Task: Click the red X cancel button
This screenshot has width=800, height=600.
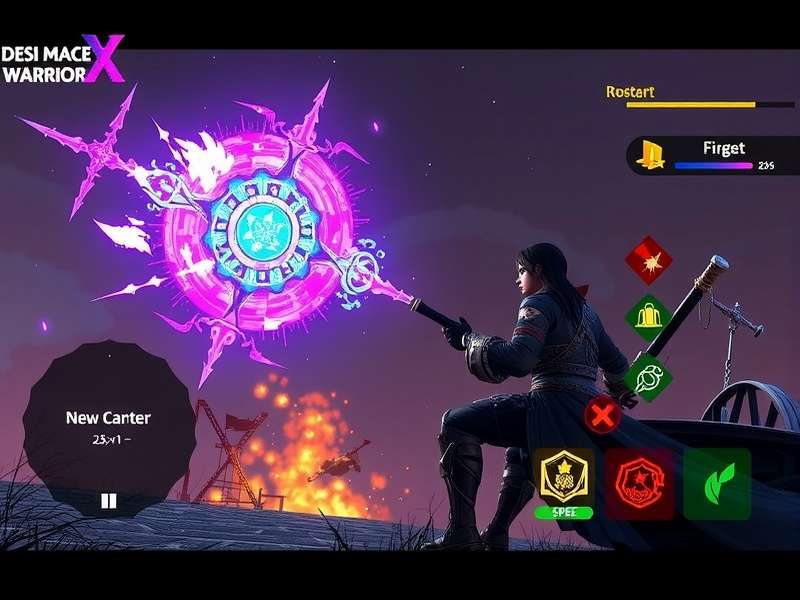Action: (x=602, y=414)
